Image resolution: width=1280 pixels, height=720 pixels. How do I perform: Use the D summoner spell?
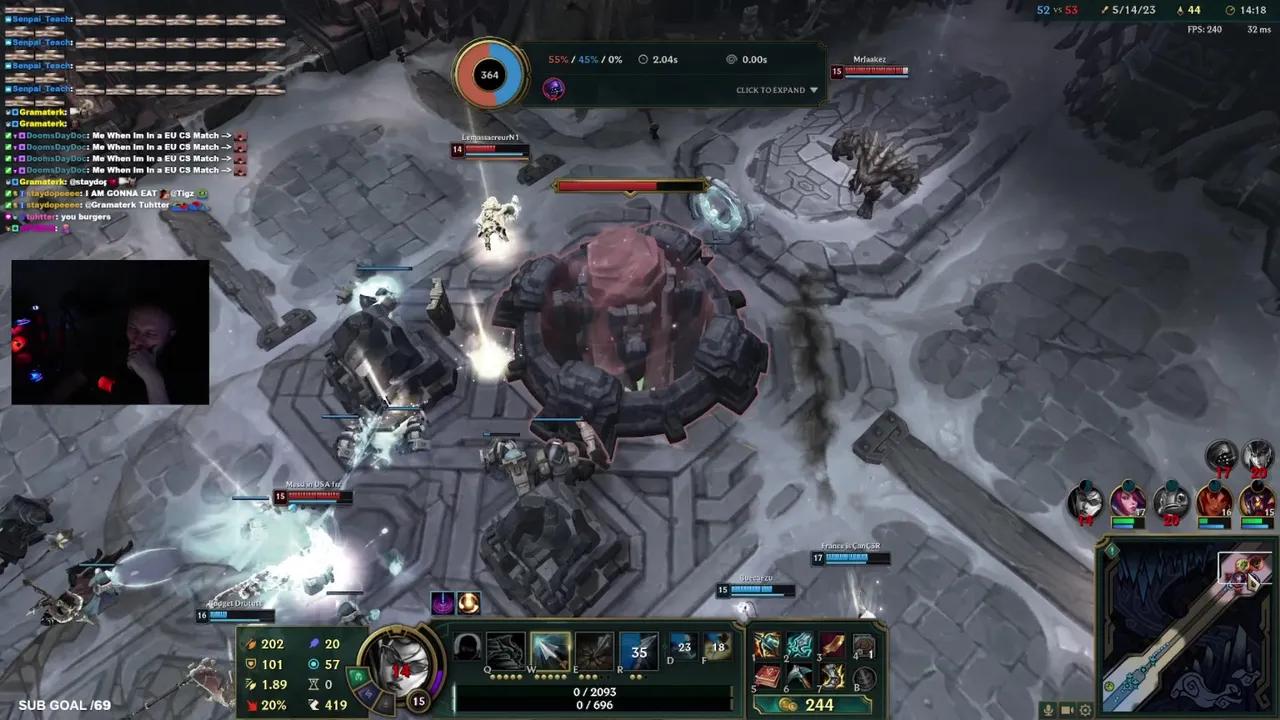coord(683,647)
